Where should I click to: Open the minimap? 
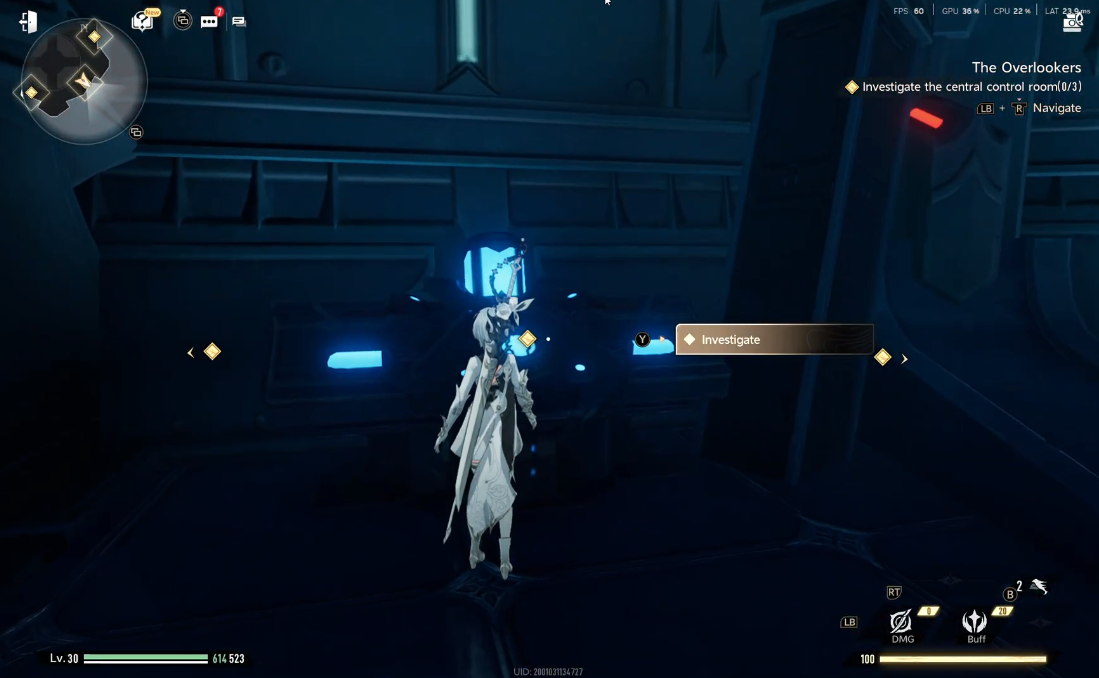[83, 81]
